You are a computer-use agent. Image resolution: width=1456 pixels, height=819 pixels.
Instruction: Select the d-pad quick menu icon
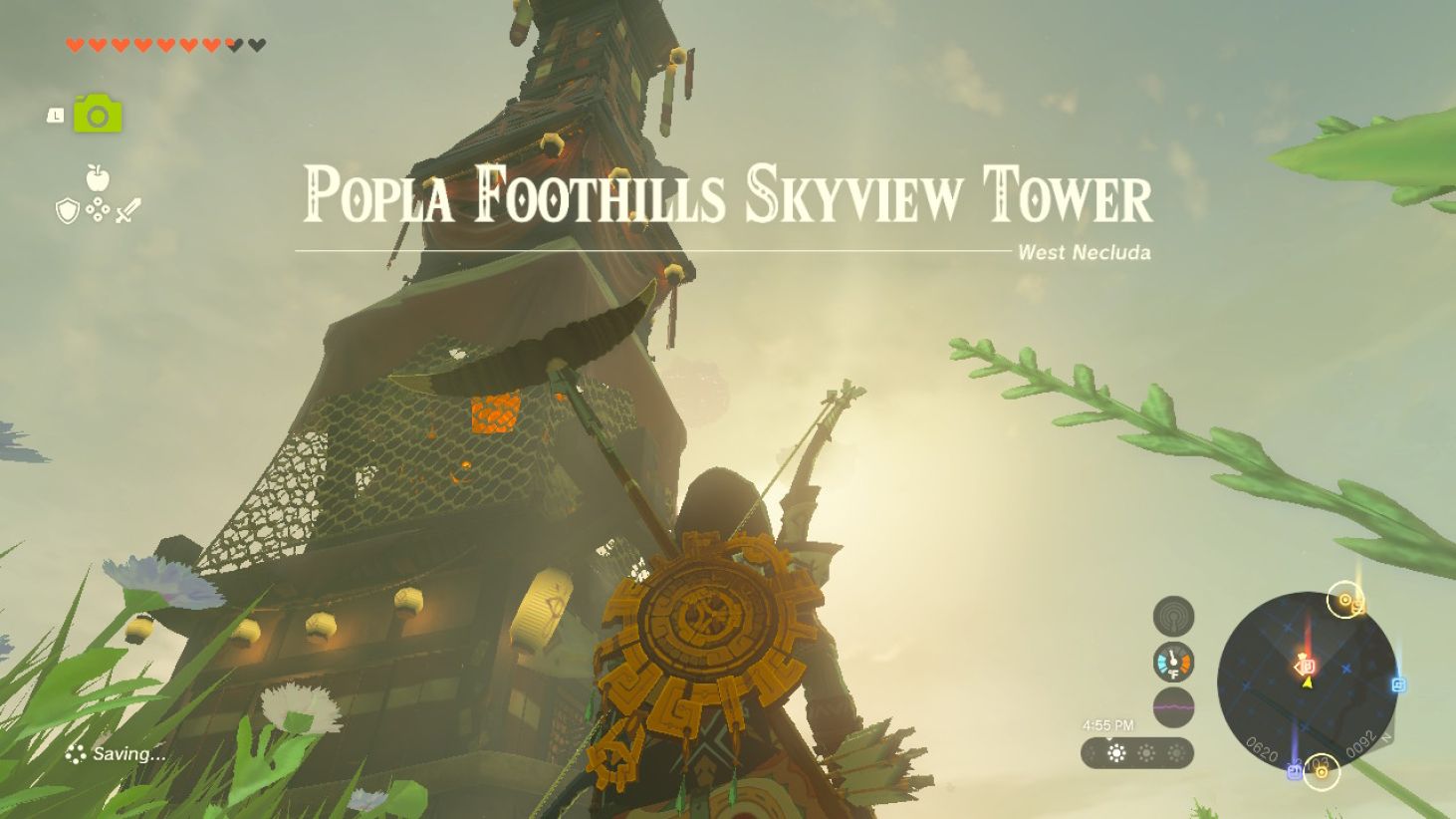coord(98,210)
